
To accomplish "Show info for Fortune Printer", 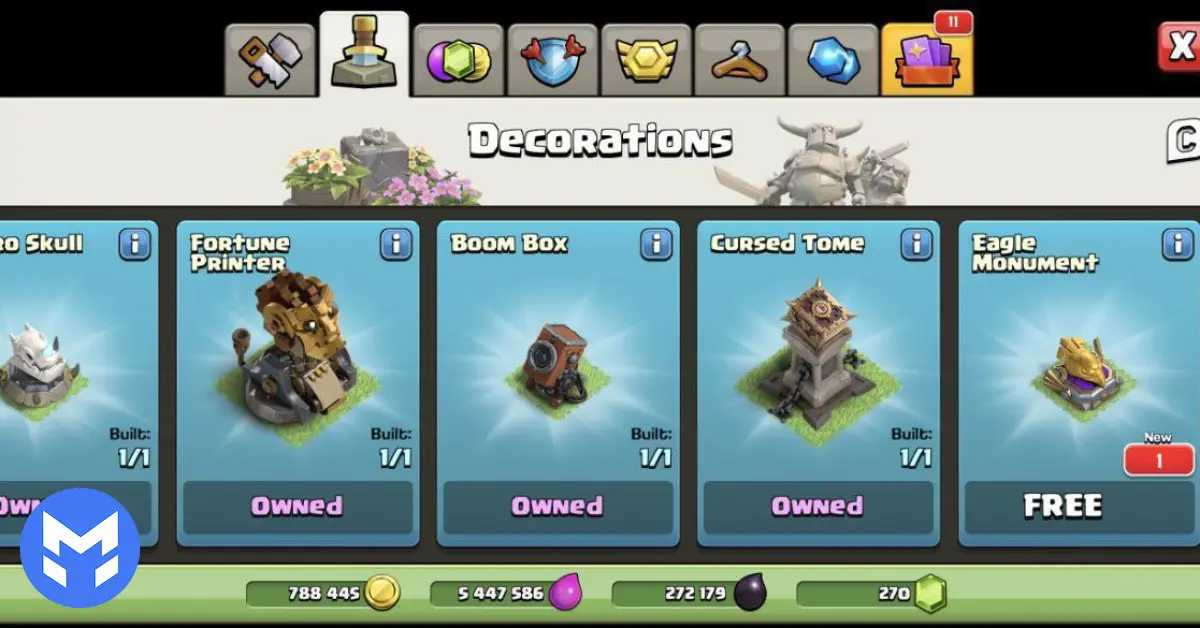I will pos(395,244).
